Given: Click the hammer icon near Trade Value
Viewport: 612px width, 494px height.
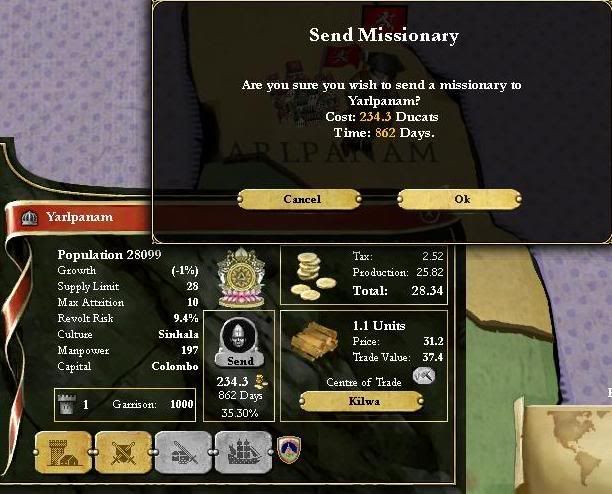Looking at the screenshot, I should (x=424, y=375).
